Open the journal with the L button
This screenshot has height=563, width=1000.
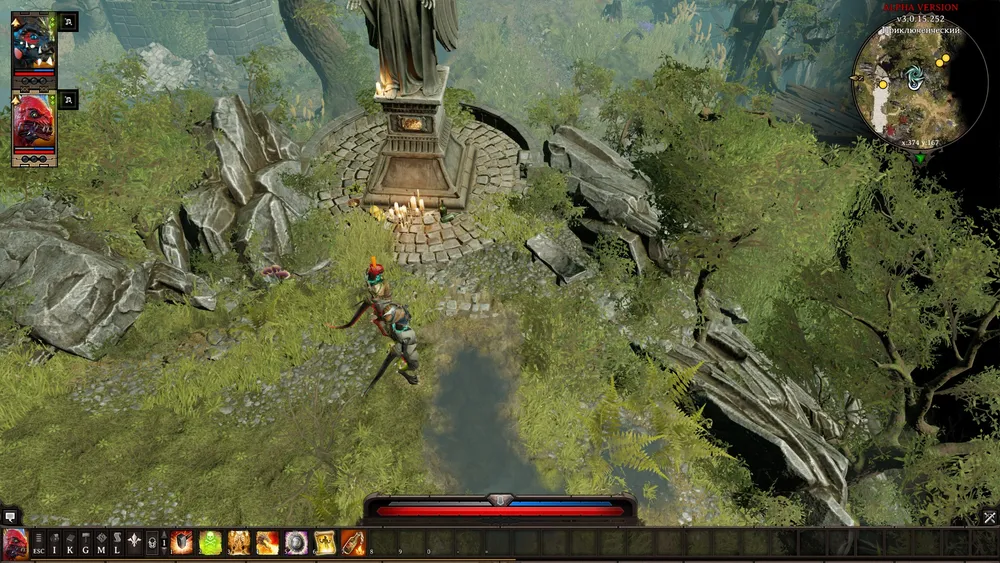tap(116, 543)
